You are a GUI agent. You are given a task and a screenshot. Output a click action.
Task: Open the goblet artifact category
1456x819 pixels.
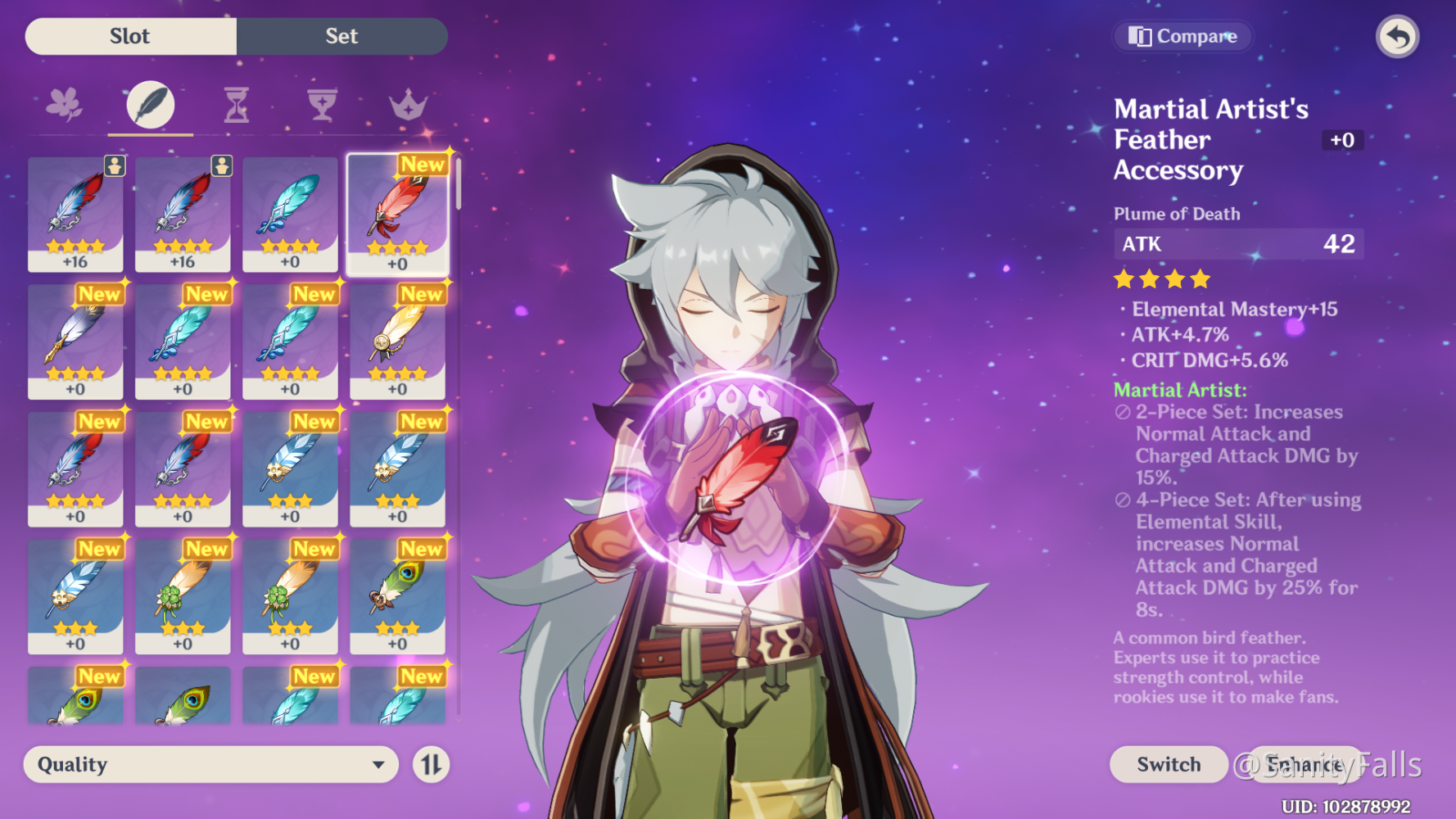[x=322, y=105]
